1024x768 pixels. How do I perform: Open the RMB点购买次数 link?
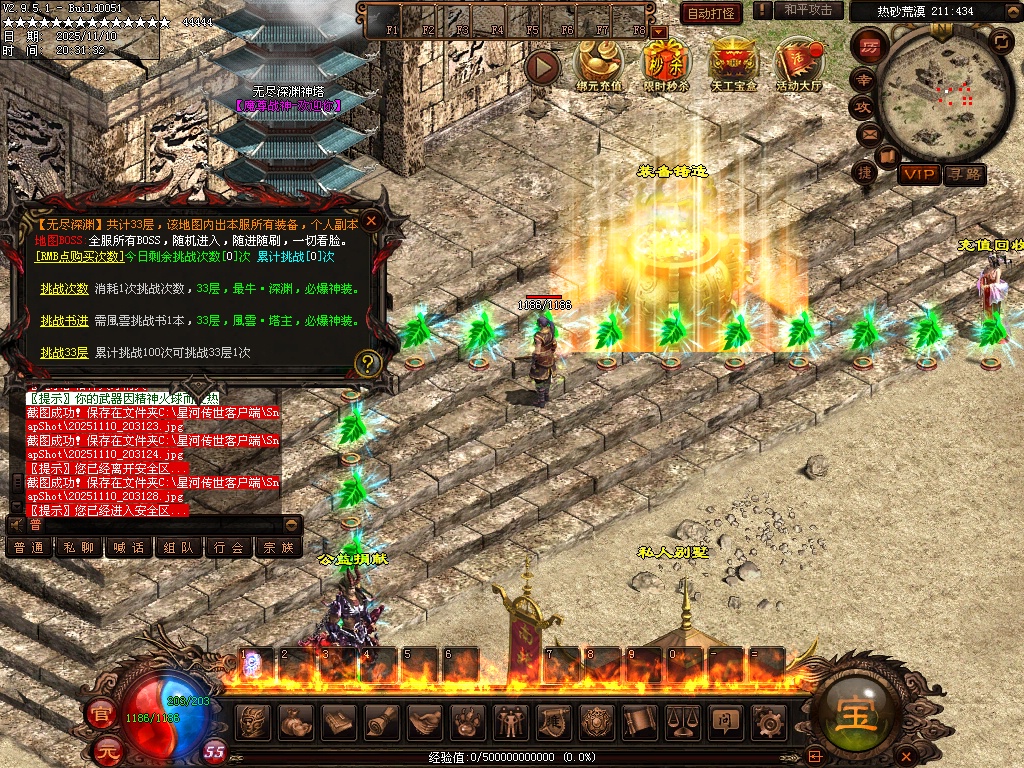coord(79,257)
